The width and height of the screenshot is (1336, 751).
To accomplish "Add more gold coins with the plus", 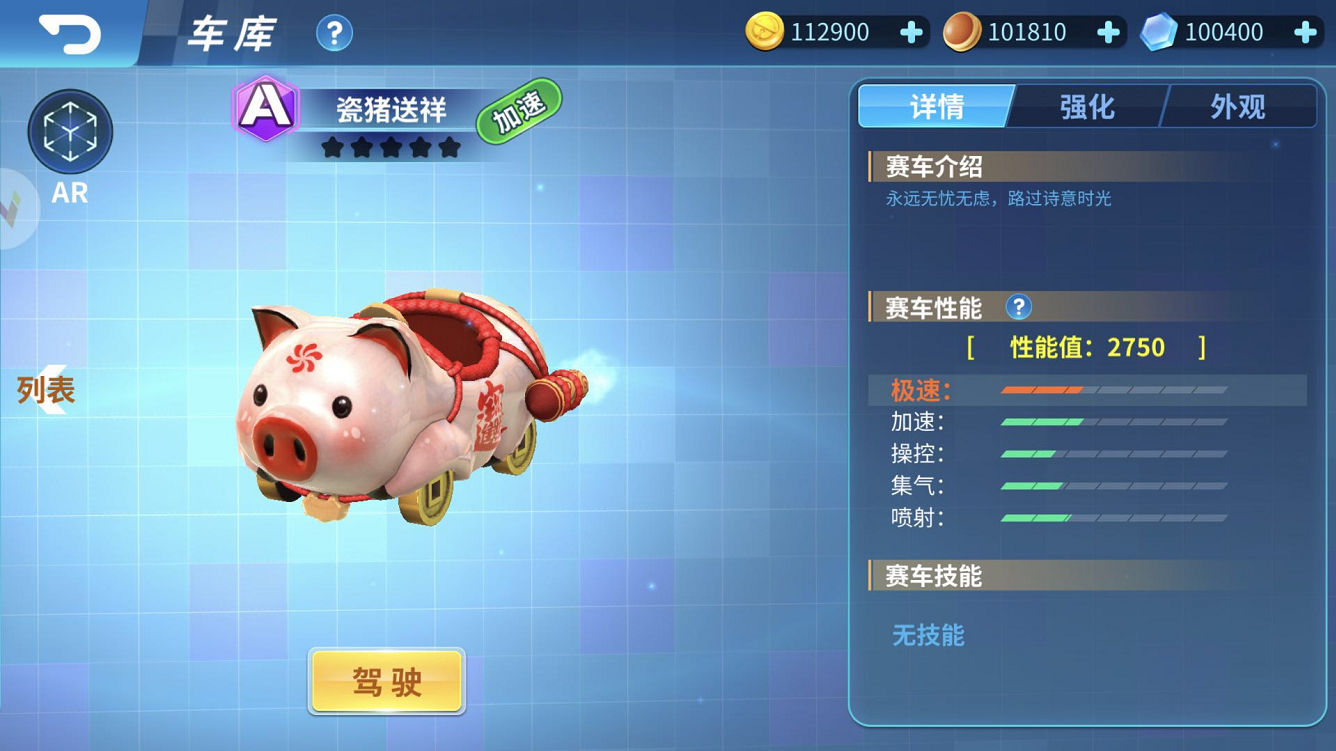I will 911,33.
